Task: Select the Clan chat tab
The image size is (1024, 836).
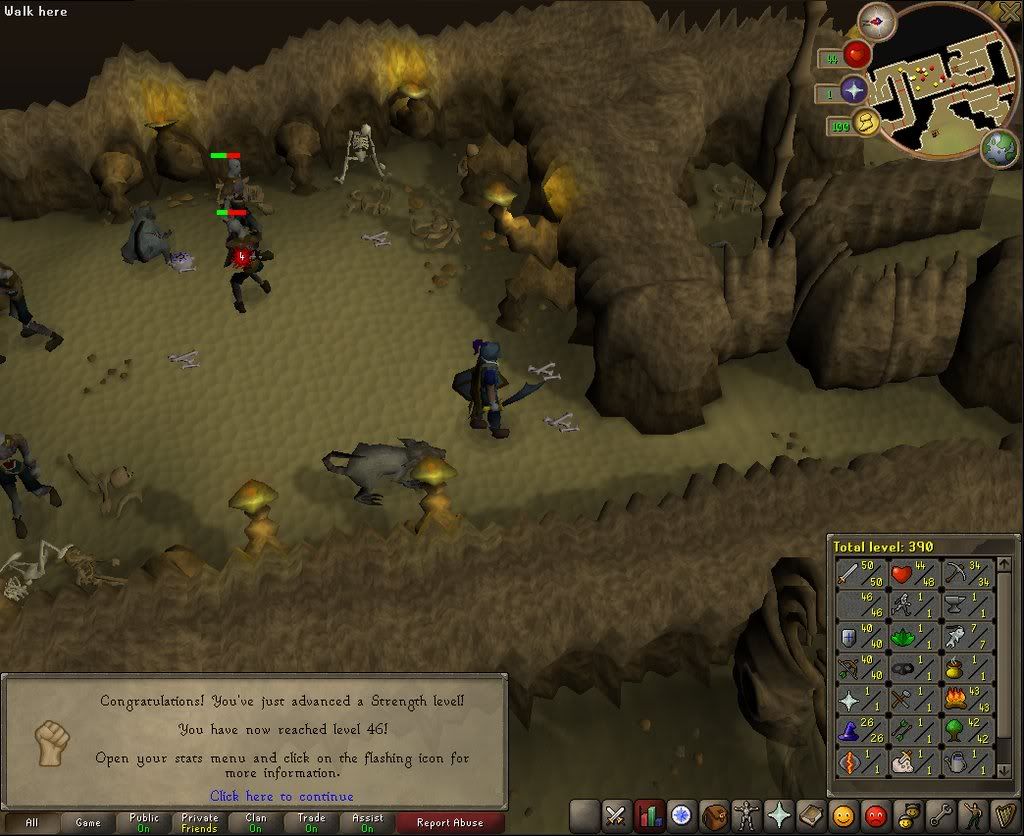Action: pyautogui.click(x=256, y=823)
